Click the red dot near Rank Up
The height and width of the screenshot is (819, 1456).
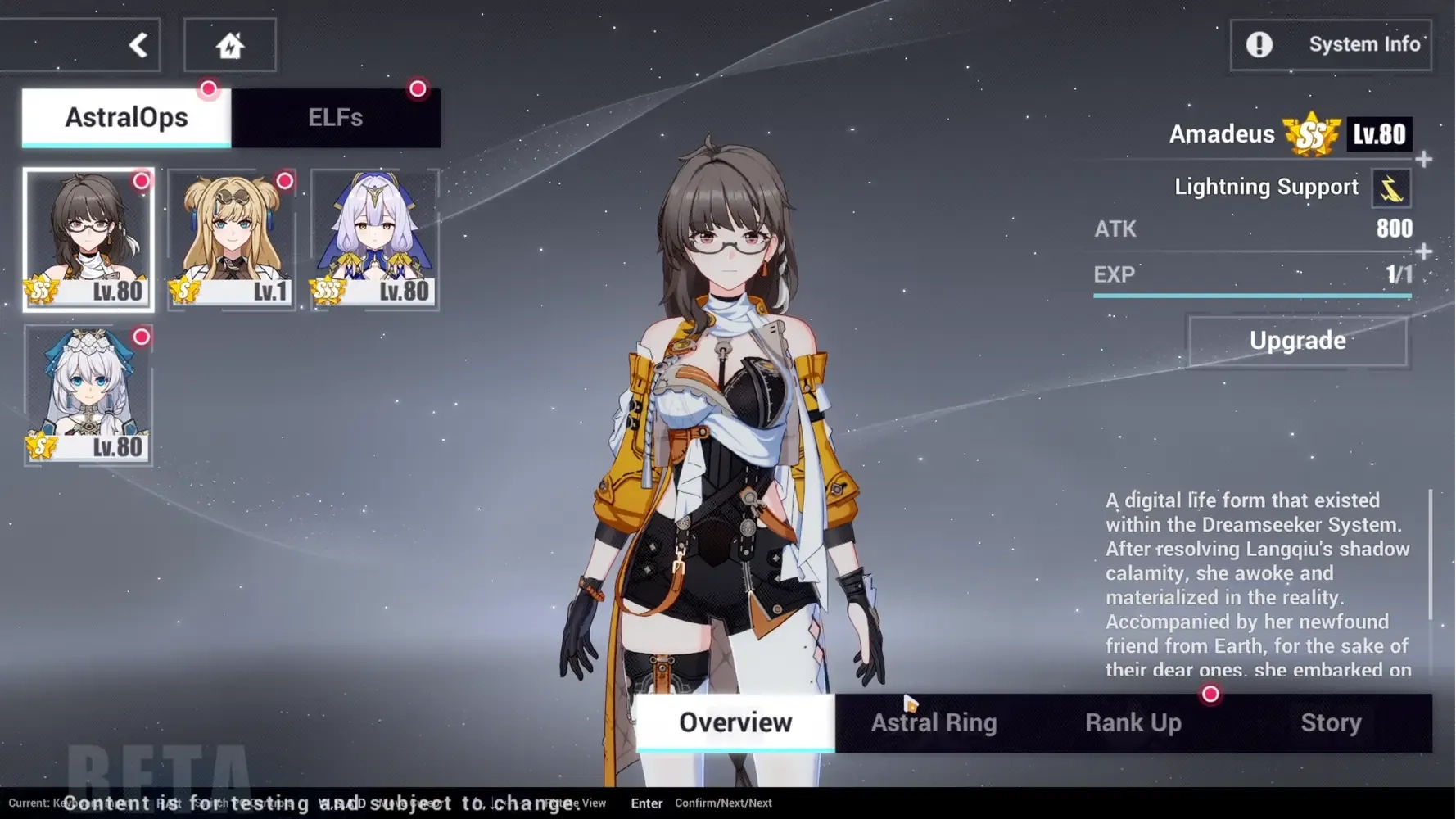[x=1211, y=694]
